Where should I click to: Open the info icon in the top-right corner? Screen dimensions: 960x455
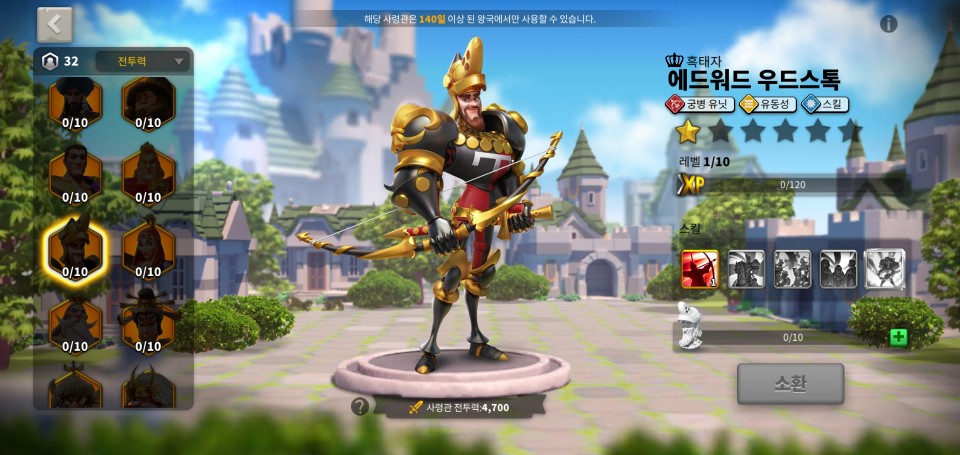(x=888, y=24)
